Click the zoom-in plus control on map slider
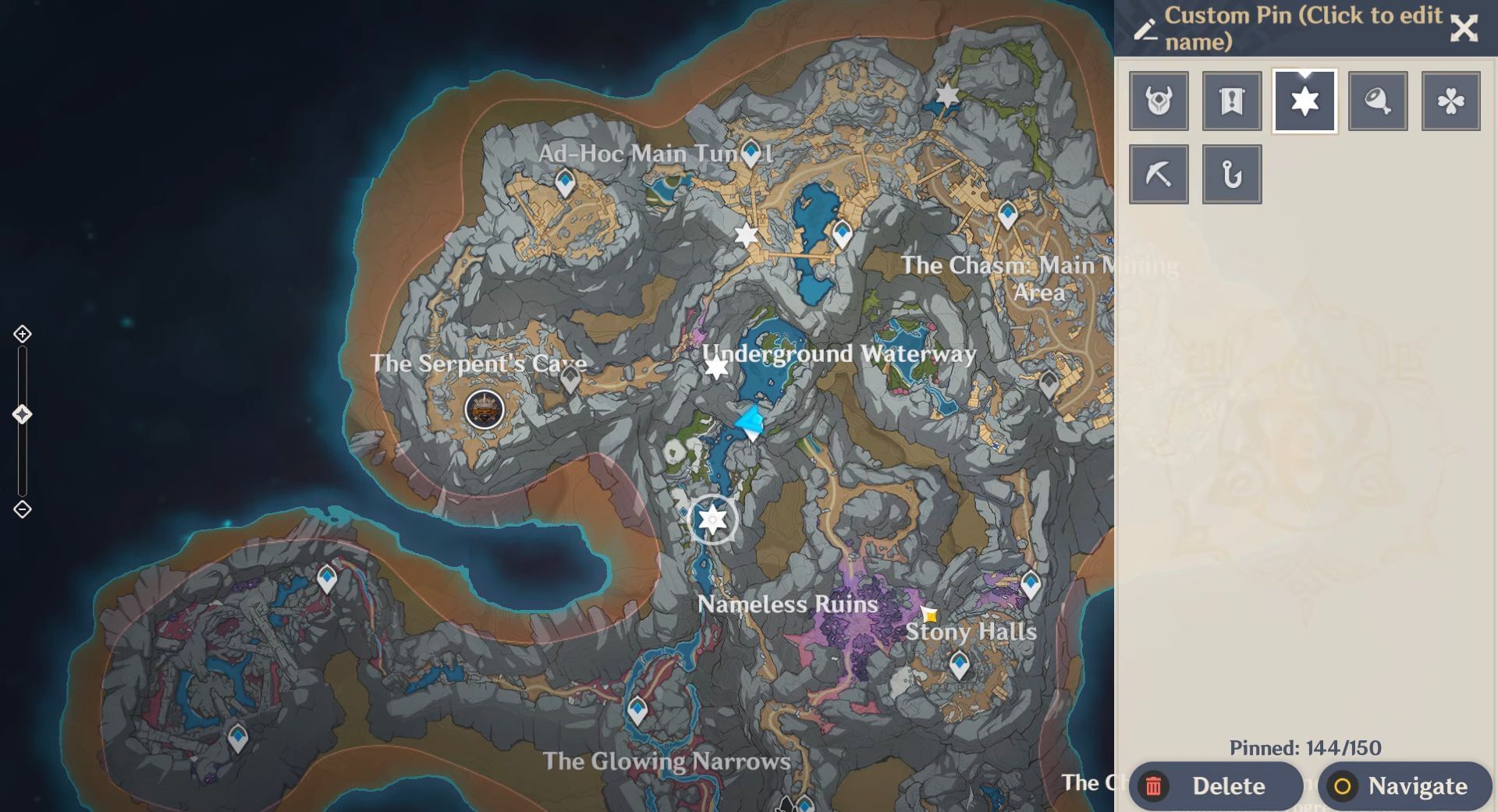 point(21,334)
